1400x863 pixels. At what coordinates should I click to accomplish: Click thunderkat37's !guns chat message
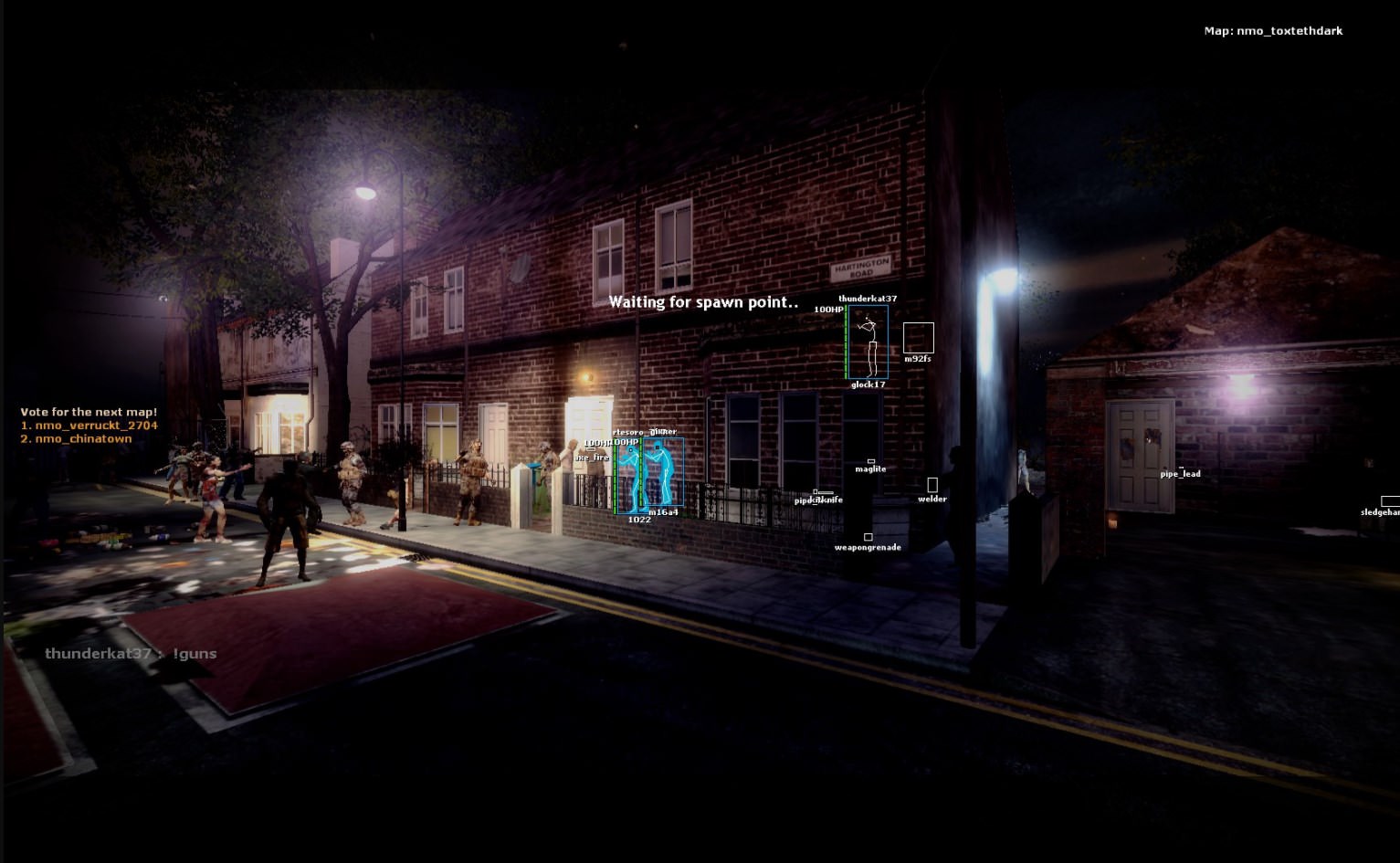(x=131, y=654)
